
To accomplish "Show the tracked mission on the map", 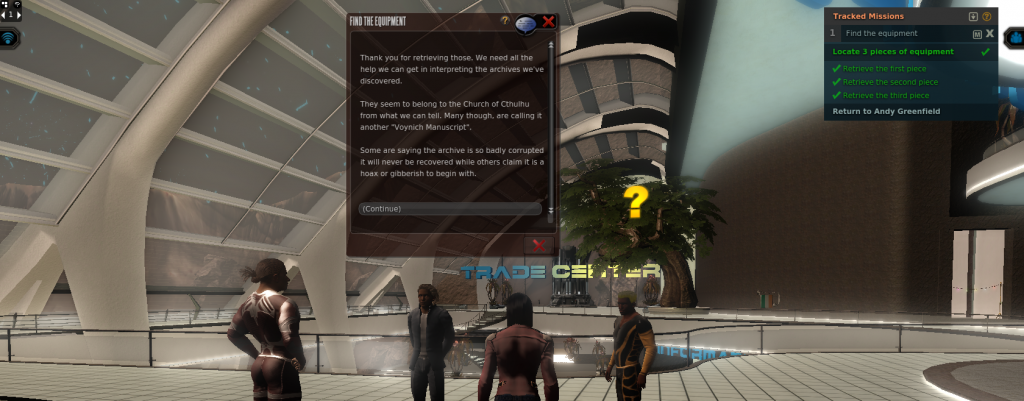I will tap(977, 33).
